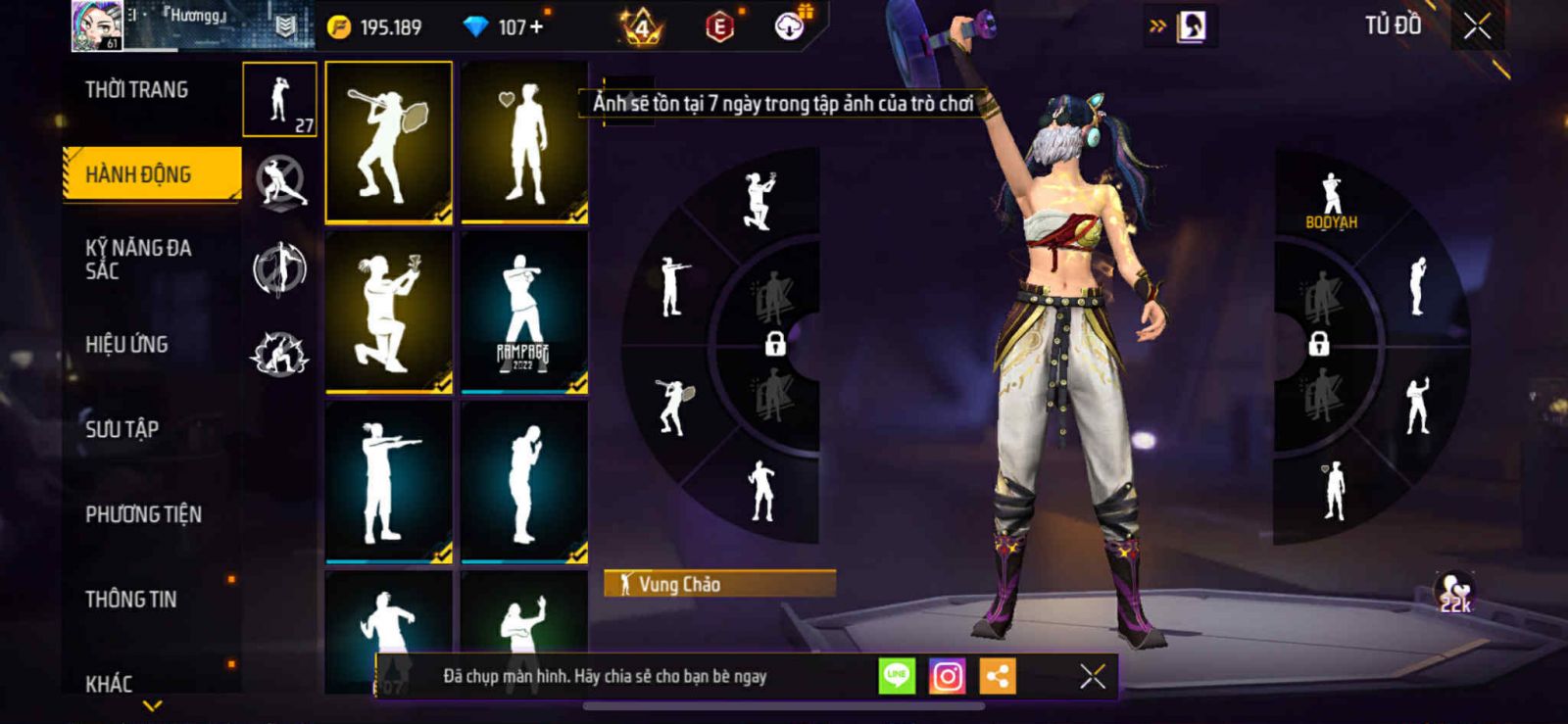Select the RAMPAGE 2022 emote
This screenshot has width=1568, height=724.
[x=524, y=313]
